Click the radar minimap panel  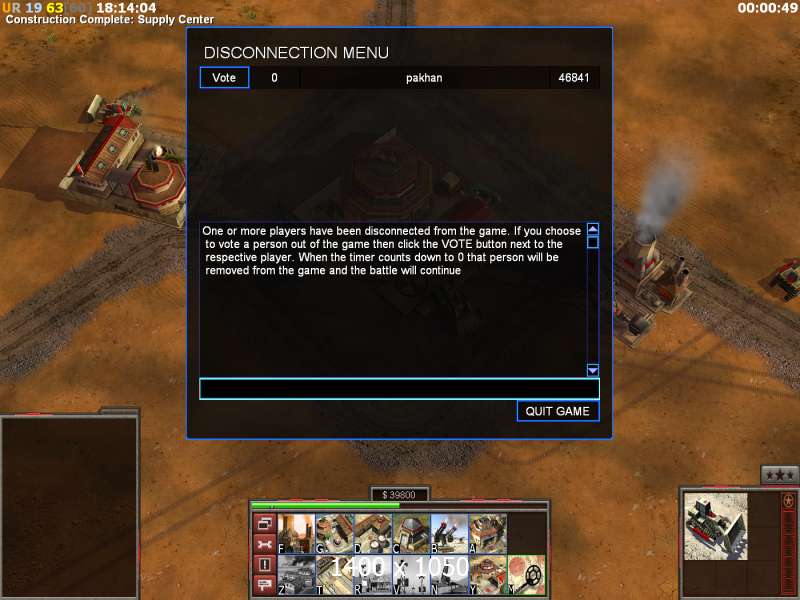(69, 505)
